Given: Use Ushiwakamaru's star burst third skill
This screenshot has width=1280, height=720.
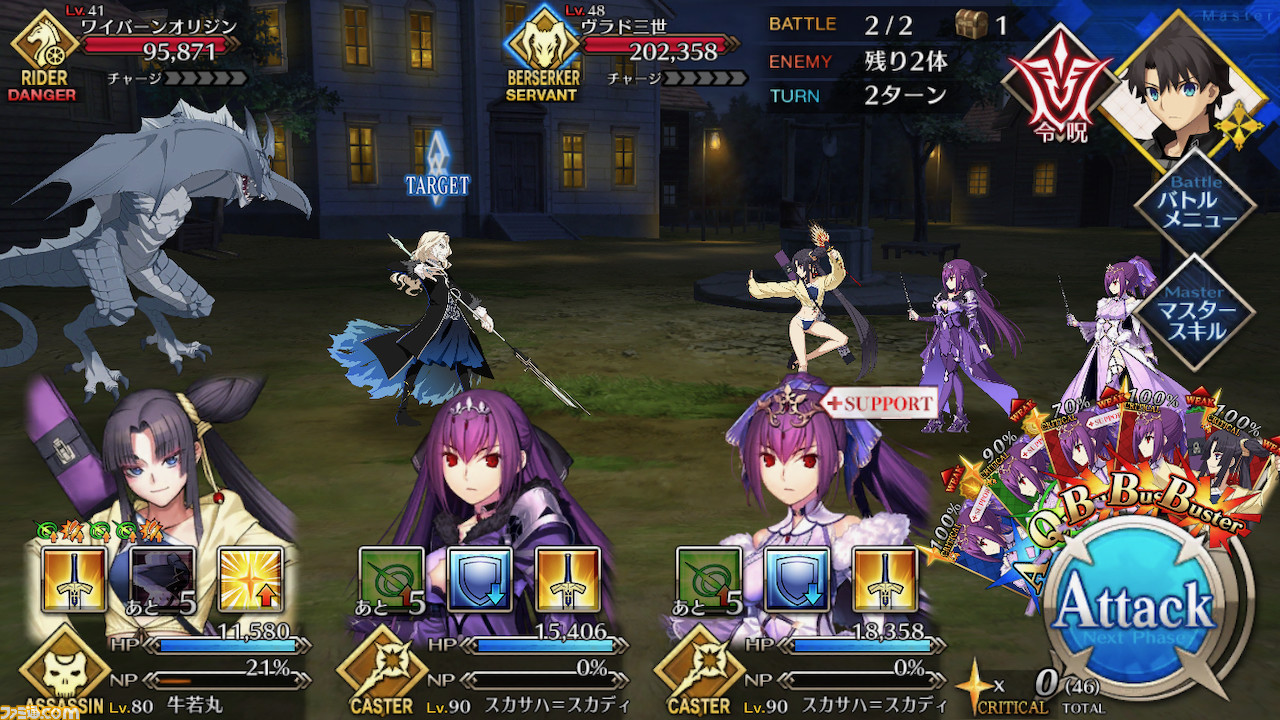Looking at the screenshot, I should click(249, 579).
